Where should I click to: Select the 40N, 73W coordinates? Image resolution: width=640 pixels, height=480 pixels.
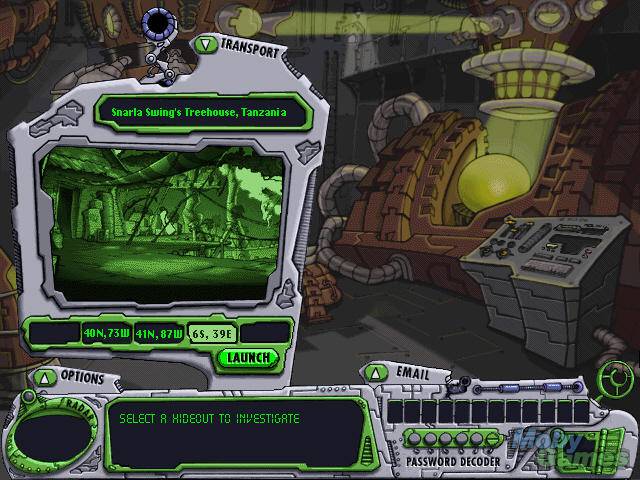[x=107, y=333]
